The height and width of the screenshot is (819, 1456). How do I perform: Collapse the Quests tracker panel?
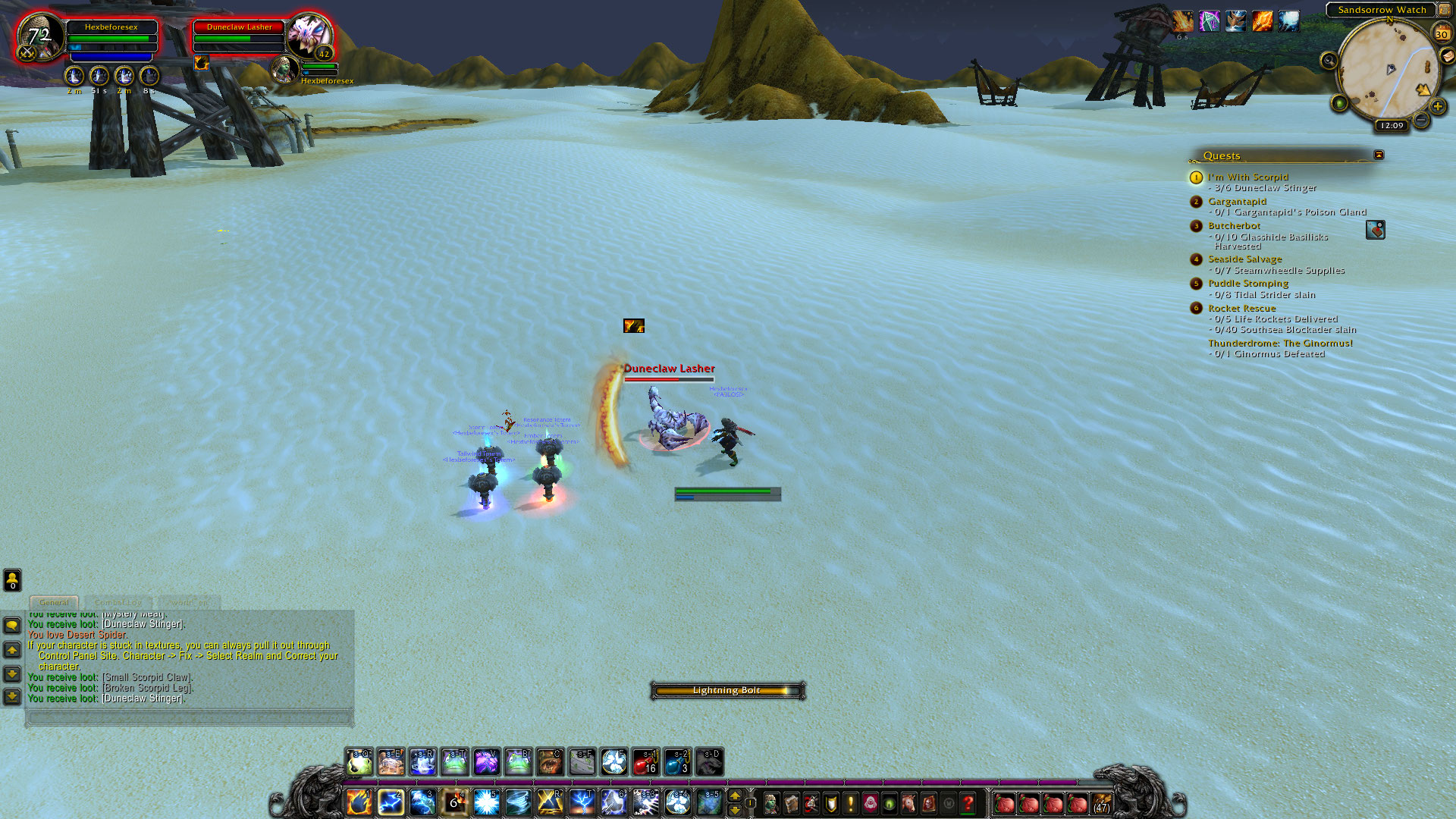(1379, 155)
